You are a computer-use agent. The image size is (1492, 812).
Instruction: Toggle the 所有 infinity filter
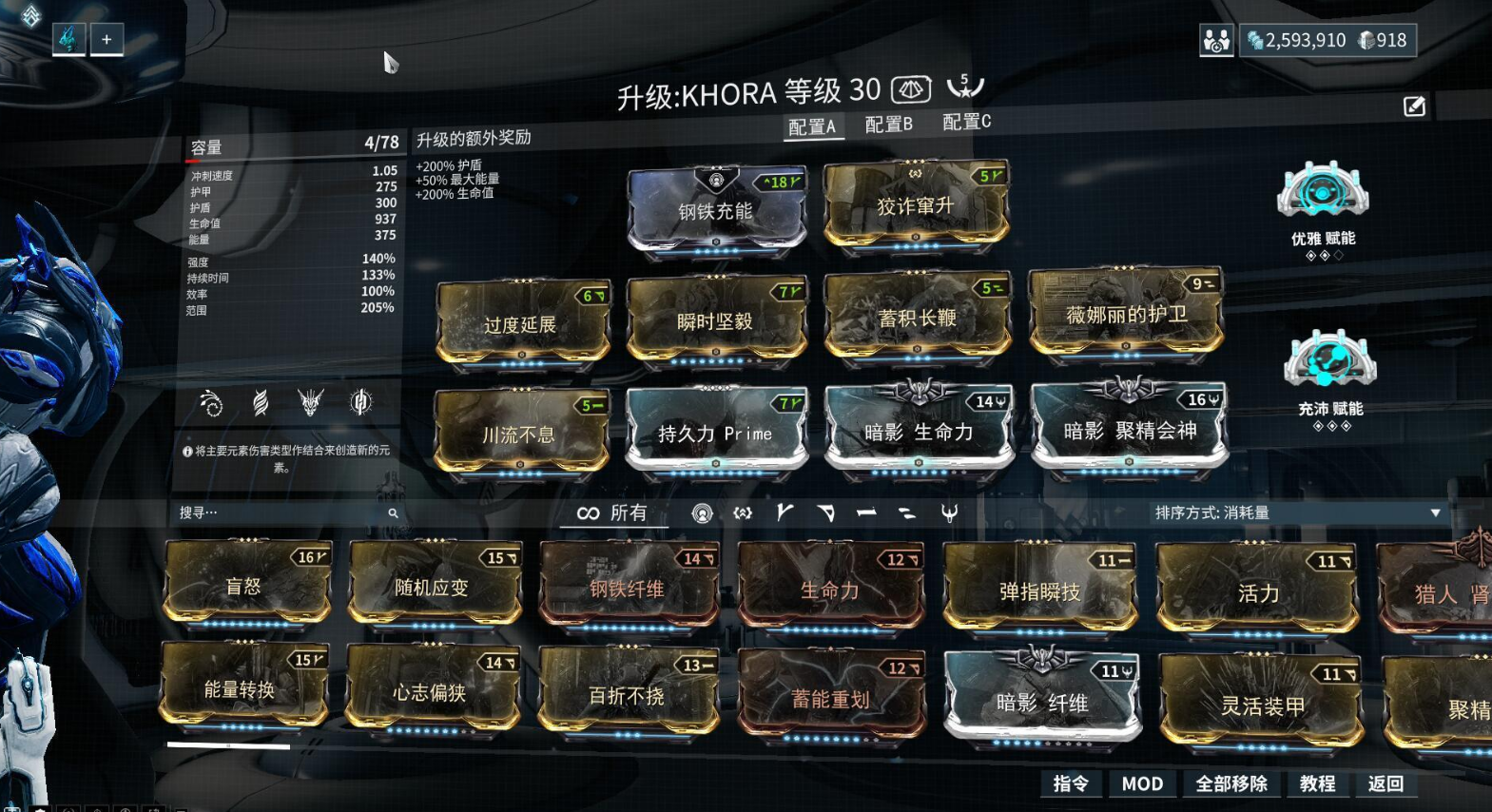click(x=613, y=514)
